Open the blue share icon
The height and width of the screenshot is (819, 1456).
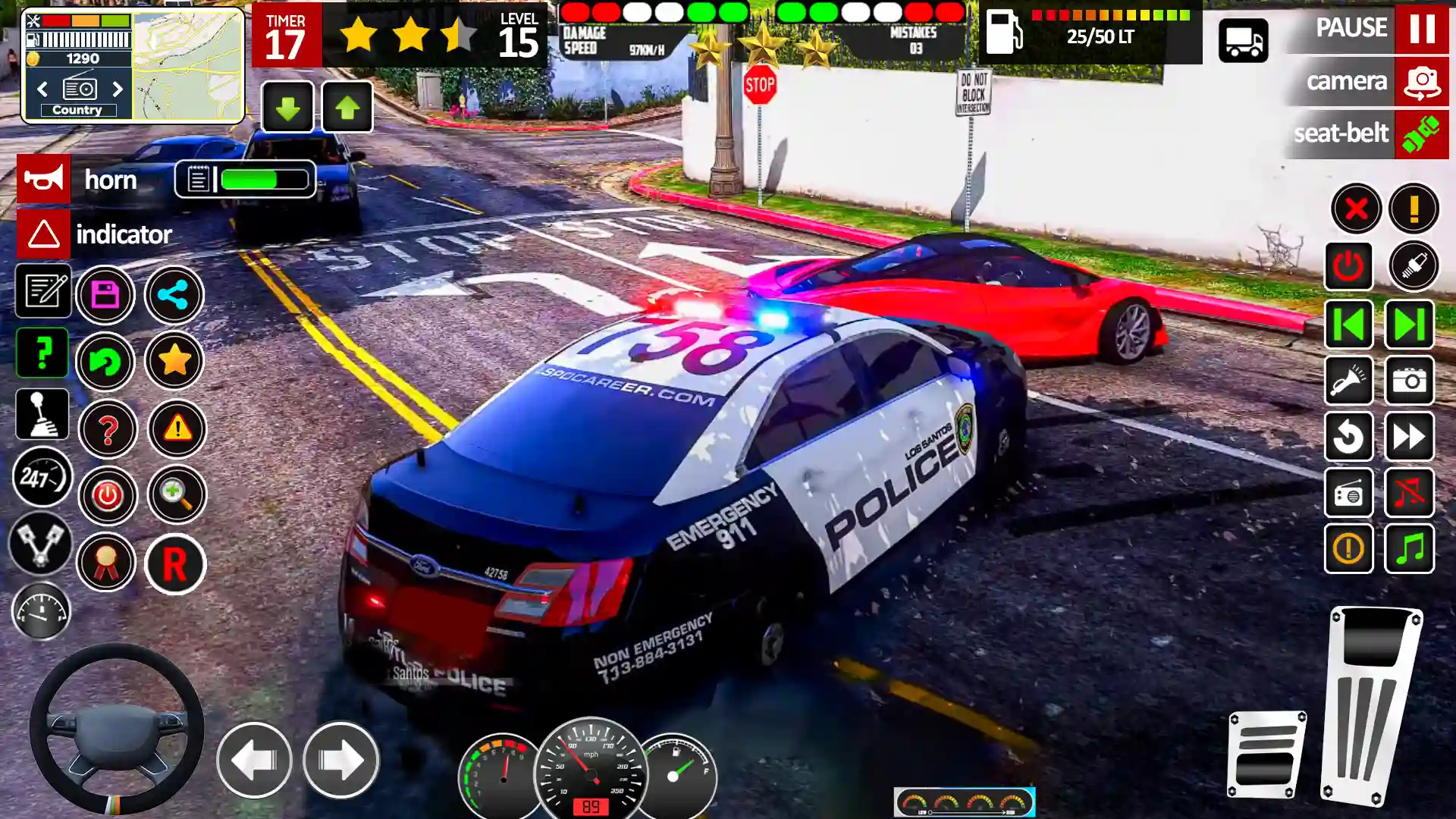point(174,295)
